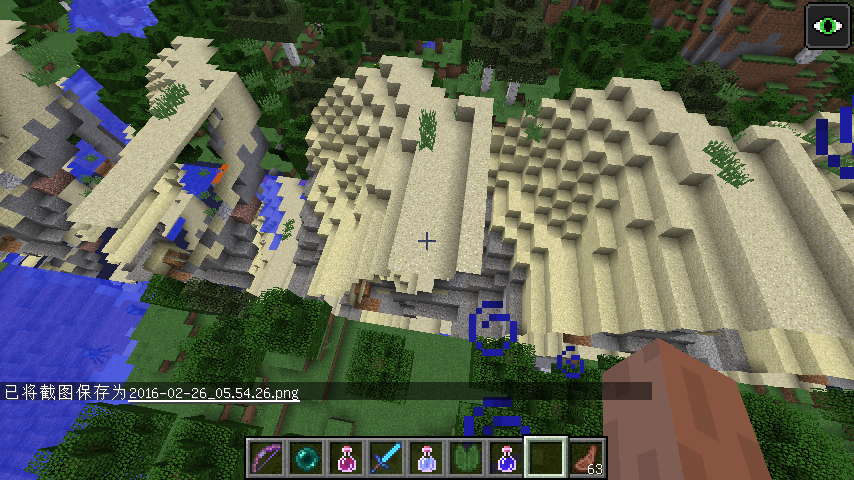Equip the diamond sword
Viewport: 854px width, 480px height.
387,458
